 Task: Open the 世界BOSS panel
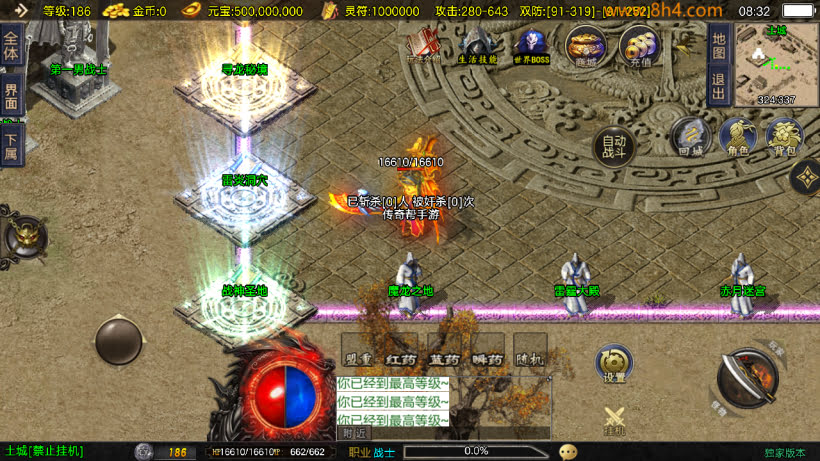click(x=531, y=46)
